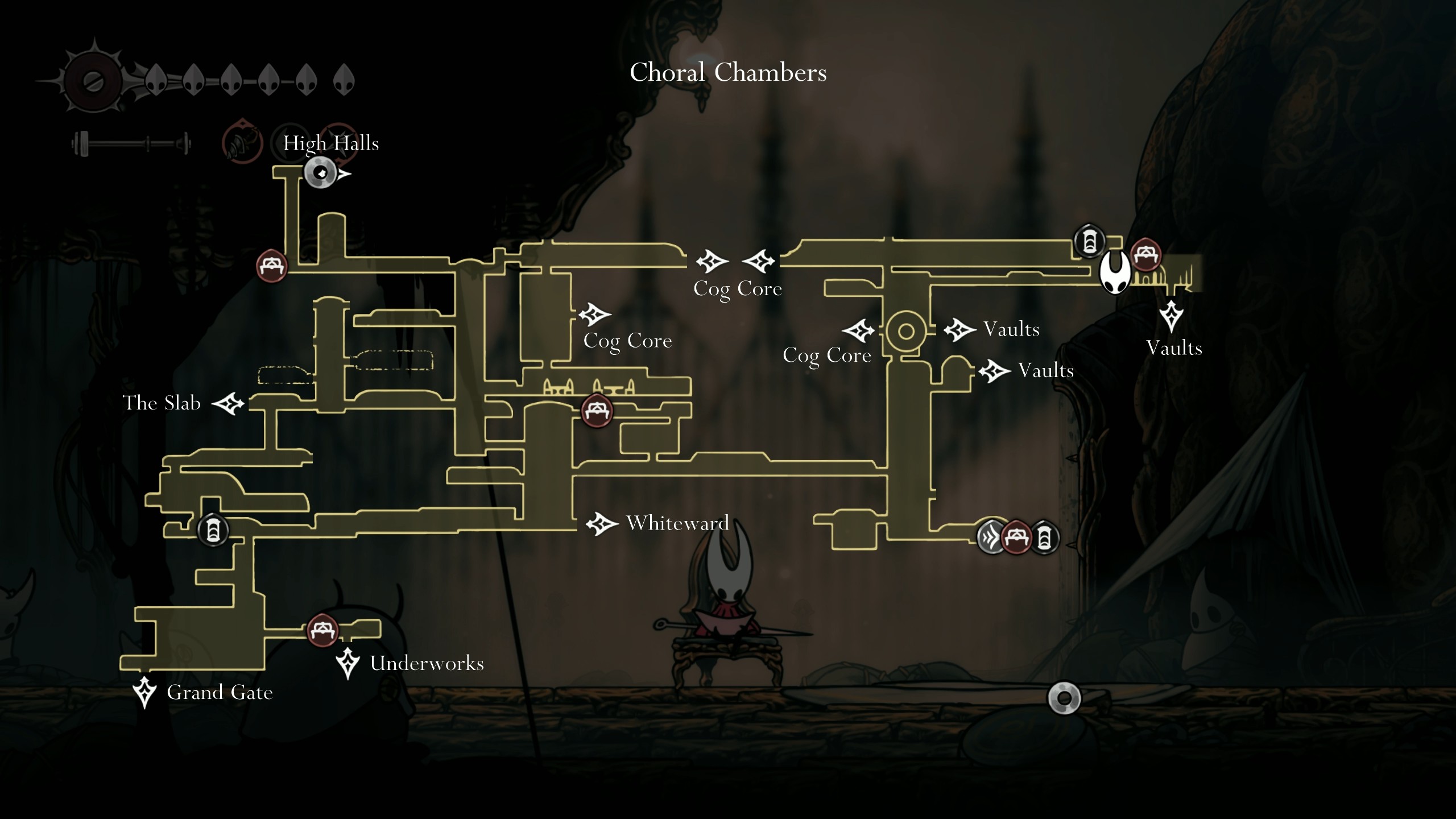Select the bench marker beside Underworks exit
This screenshot has width=1456, height=819.
[x=322, y=630]
